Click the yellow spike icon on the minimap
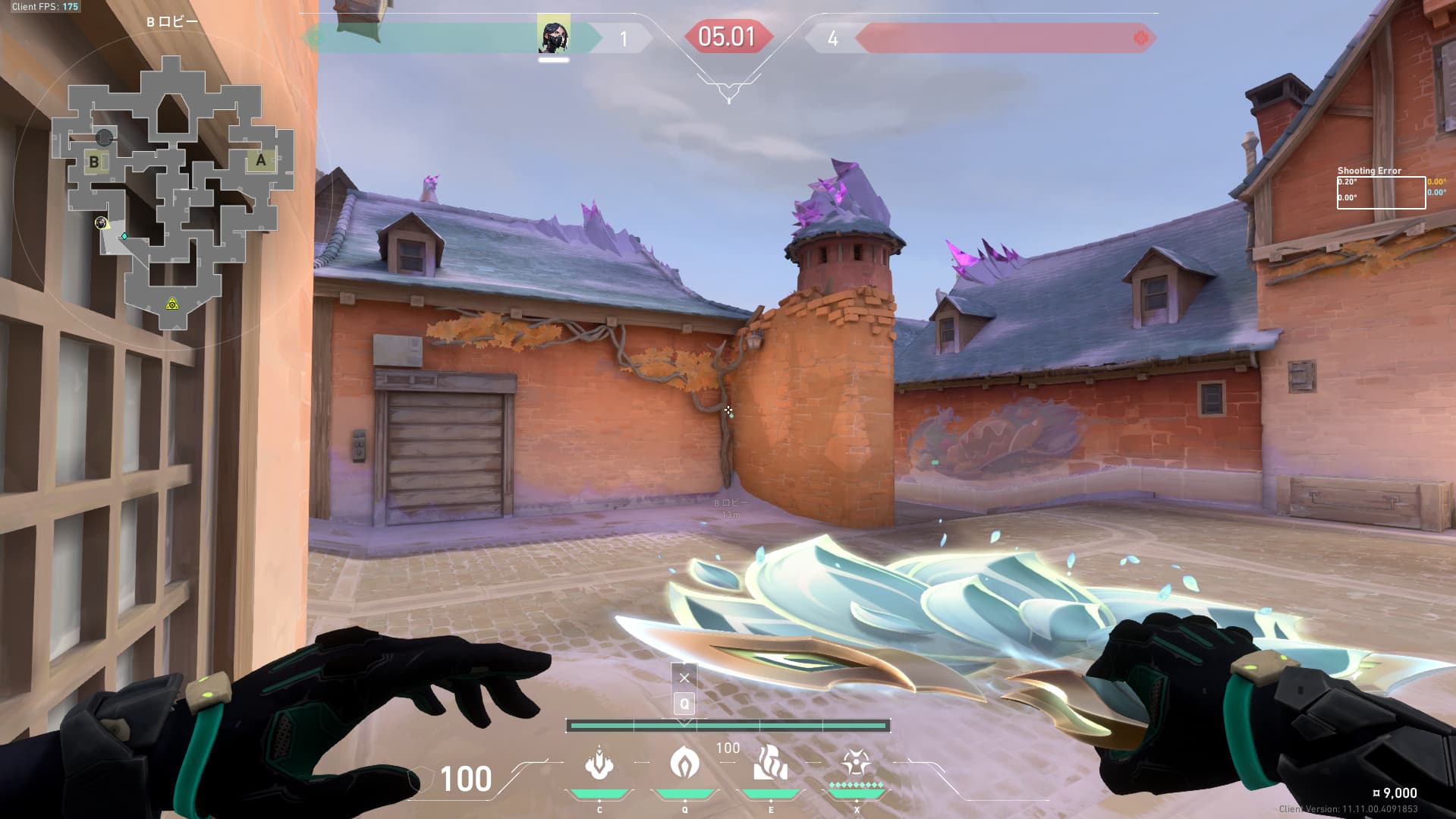 [x=172, y=304]
